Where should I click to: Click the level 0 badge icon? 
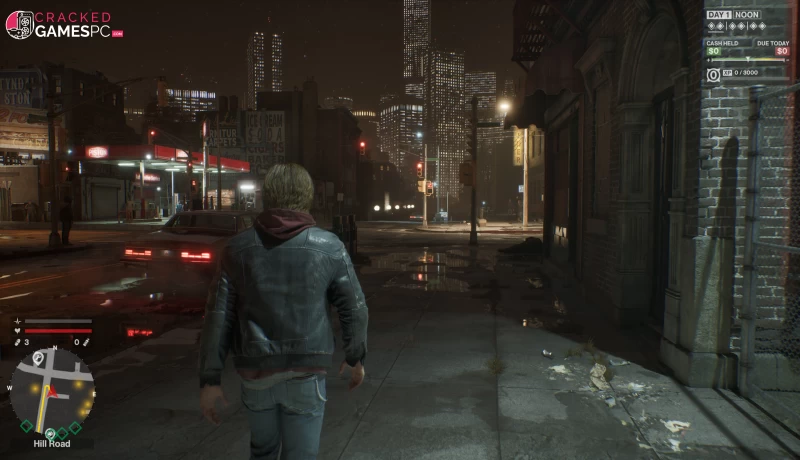coord(713,74)
